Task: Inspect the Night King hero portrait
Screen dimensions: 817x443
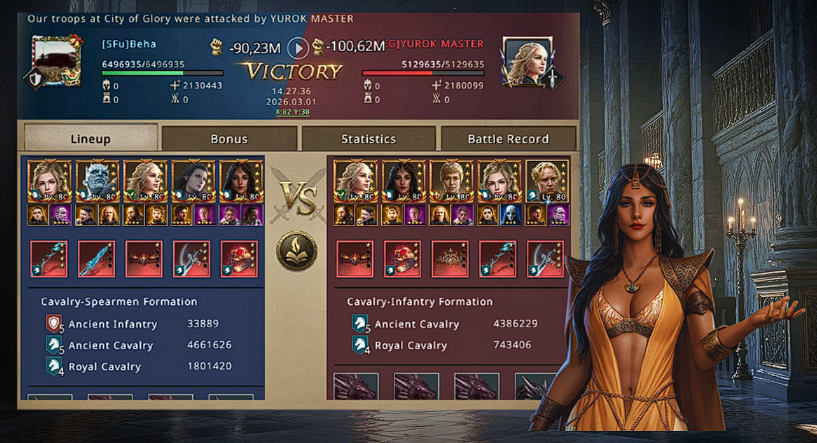Action: (97, 181)
